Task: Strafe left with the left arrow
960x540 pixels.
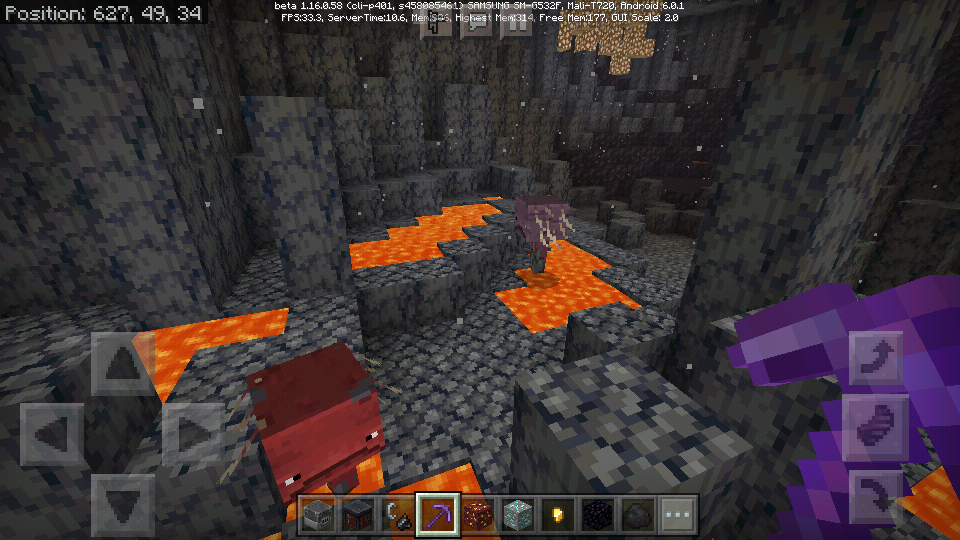Action: point(52,434)
